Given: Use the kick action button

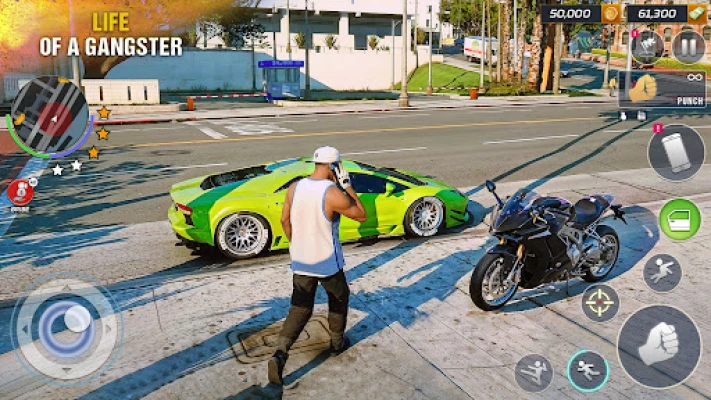Looking at the screenshot, I should [534, 372].
